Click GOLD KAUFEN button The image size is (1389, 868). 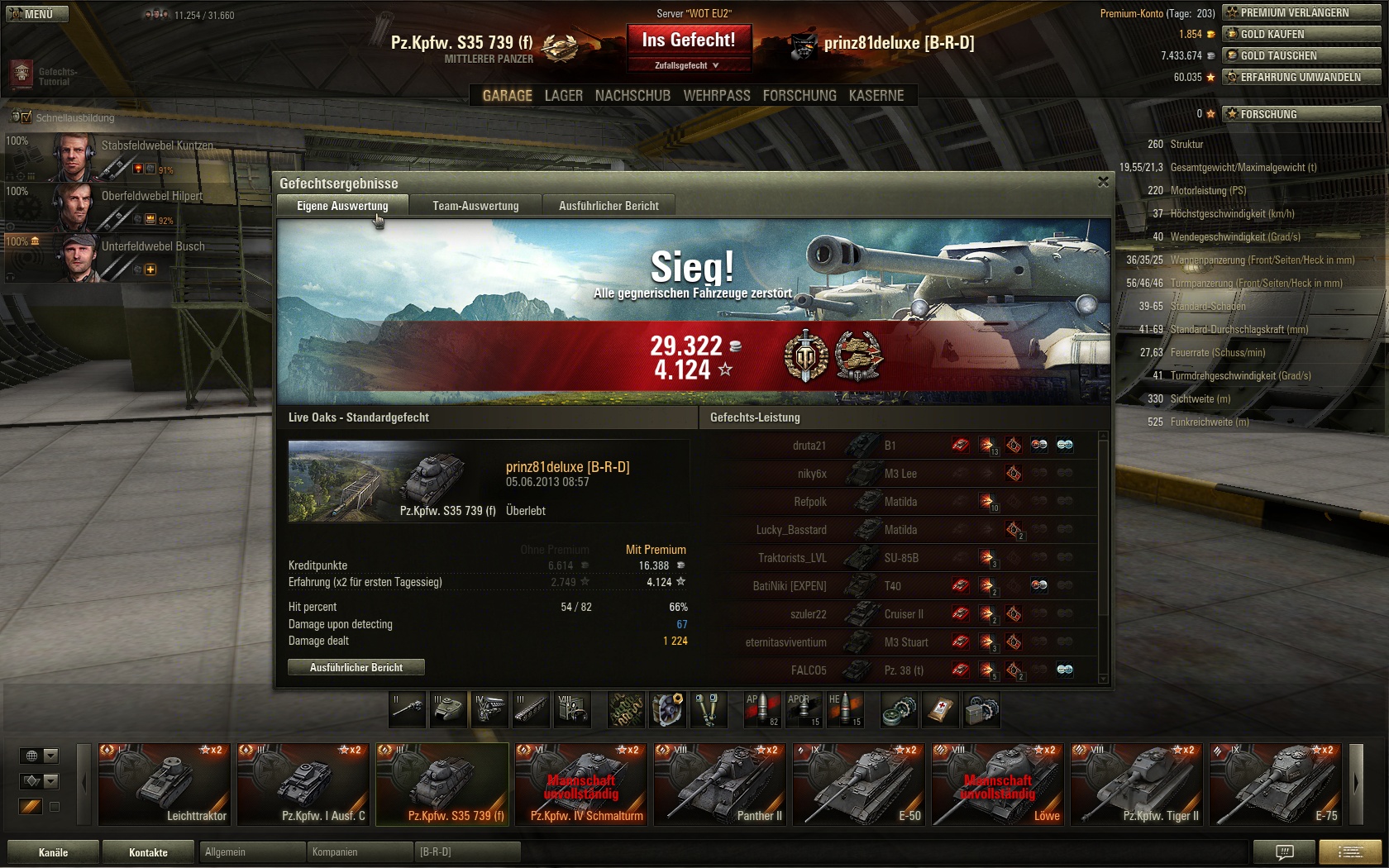coord(1301,34)
